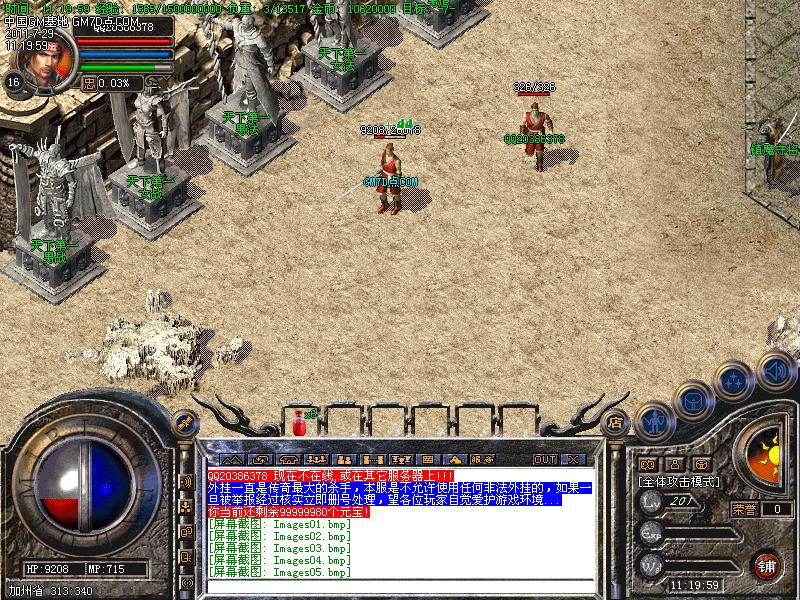The image size is (800, 600).
Task: Open the character equipment panel icon
Action: pyautogui.click(x=654, y=421)
